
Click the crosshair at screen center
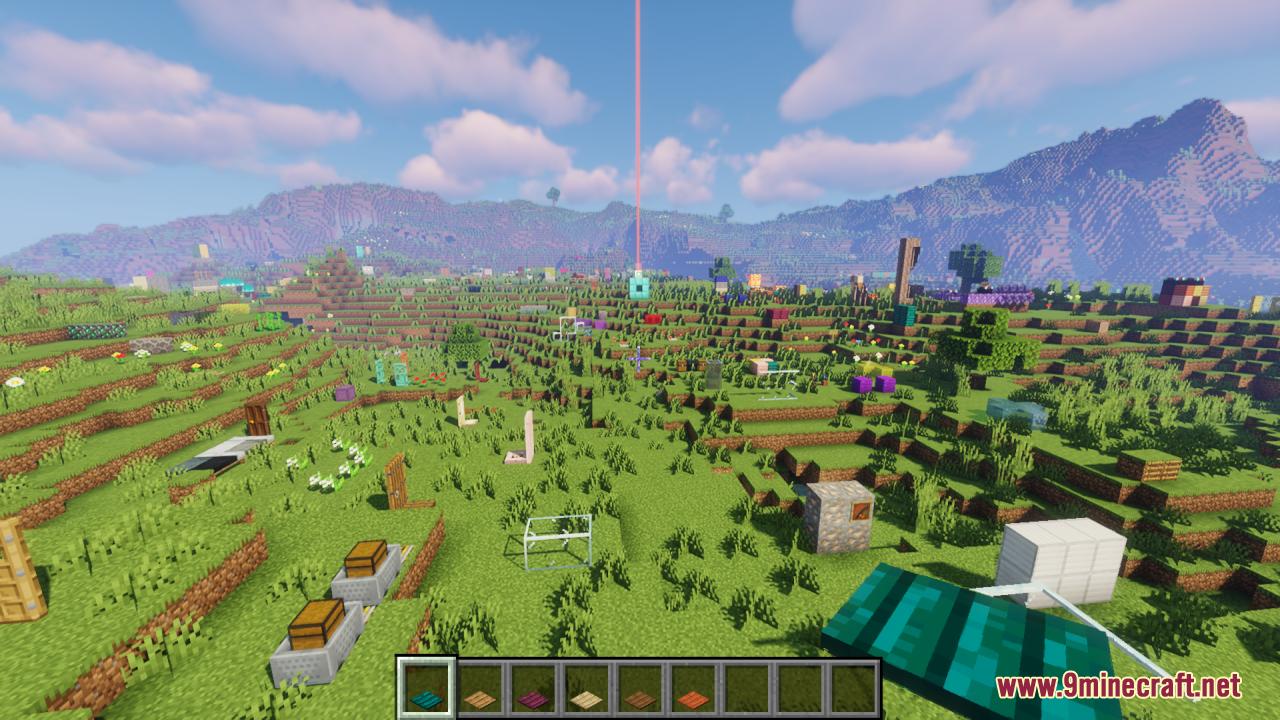640,360
